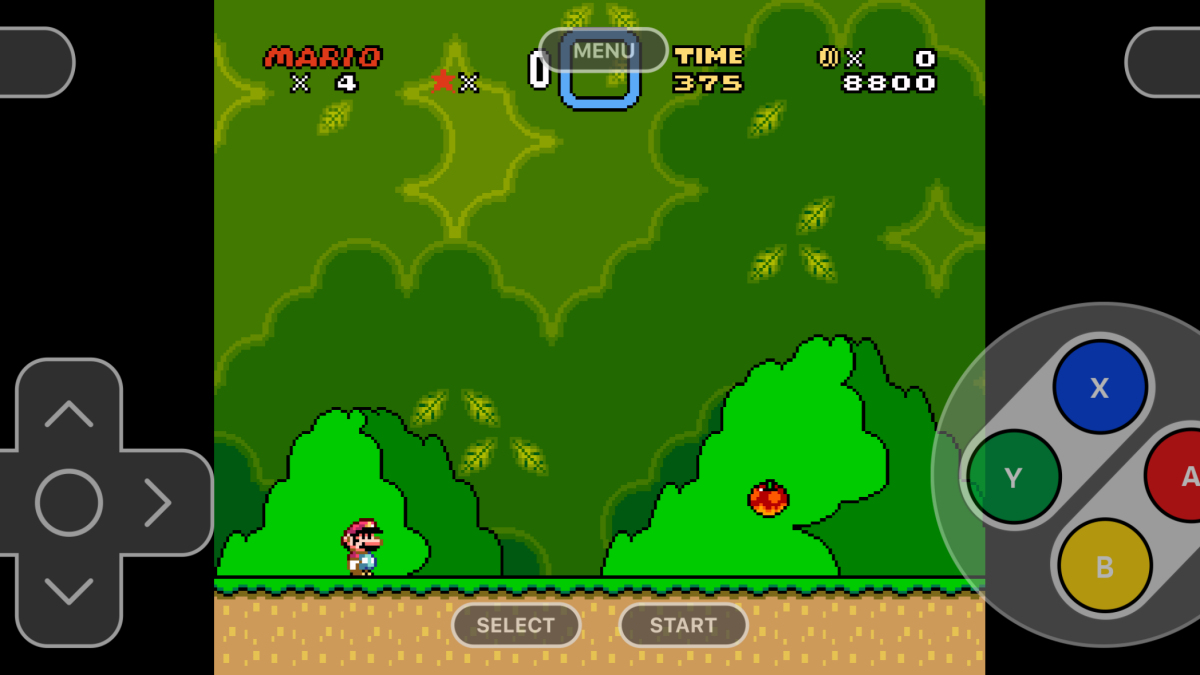Tap the red A button
This screenshot has width=1200, height=675.
(x=1178, y=476)
